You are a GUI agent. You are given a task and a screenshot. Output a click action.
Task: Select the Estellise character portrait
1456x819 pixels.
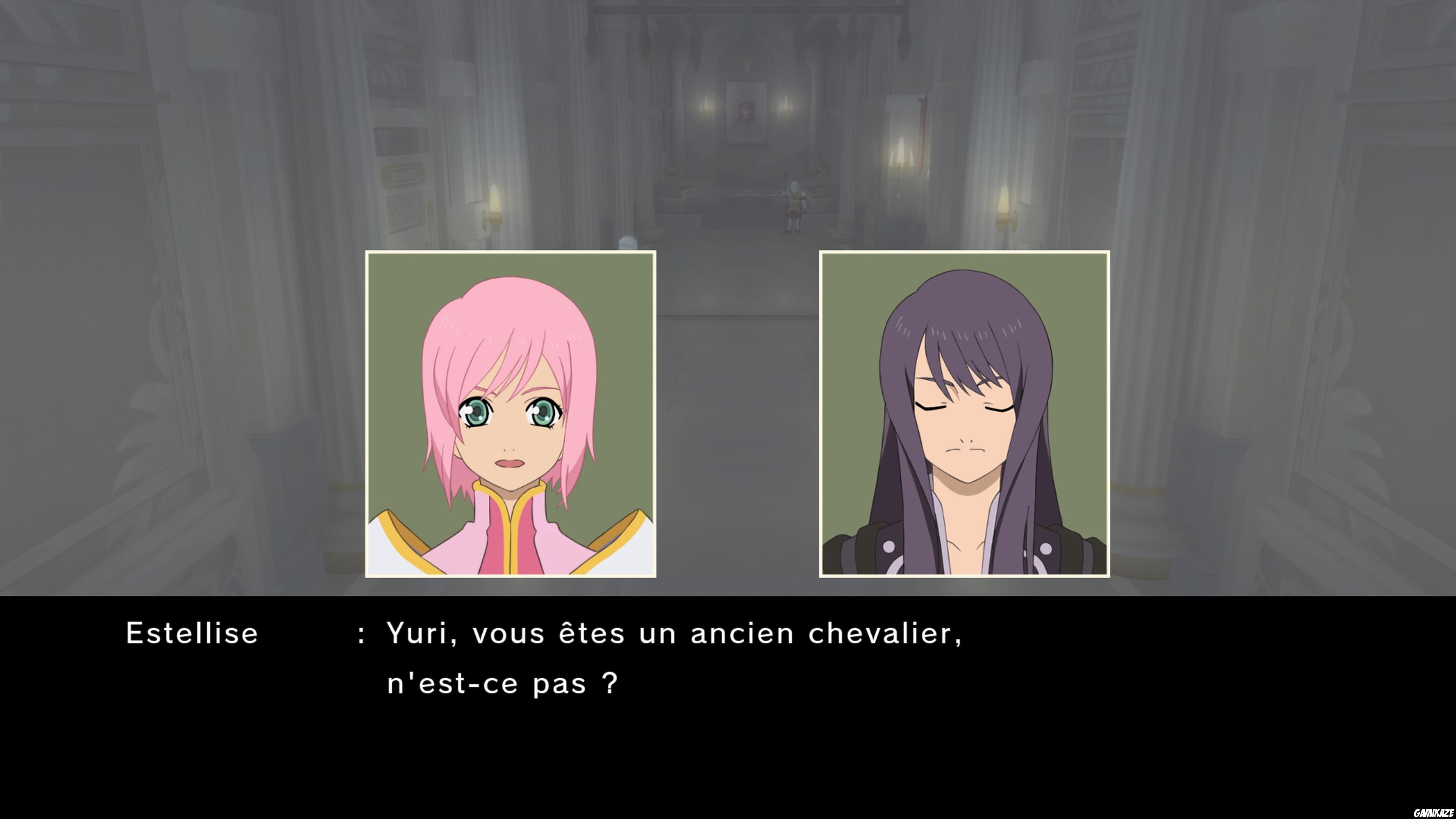(510, 421)
